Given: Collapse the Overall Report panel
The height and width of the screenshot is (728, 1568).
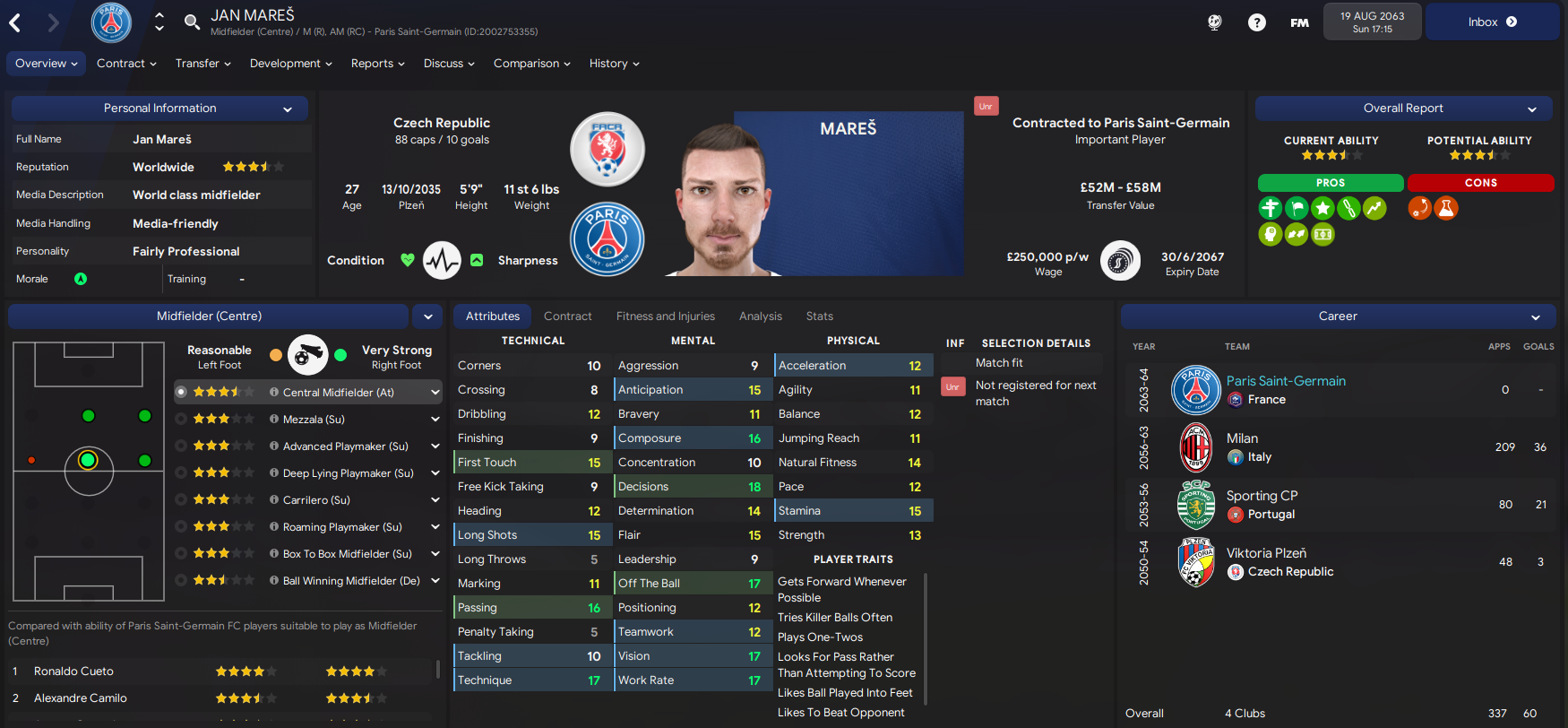Looking at the screenshot, I should click(1534, 108).
